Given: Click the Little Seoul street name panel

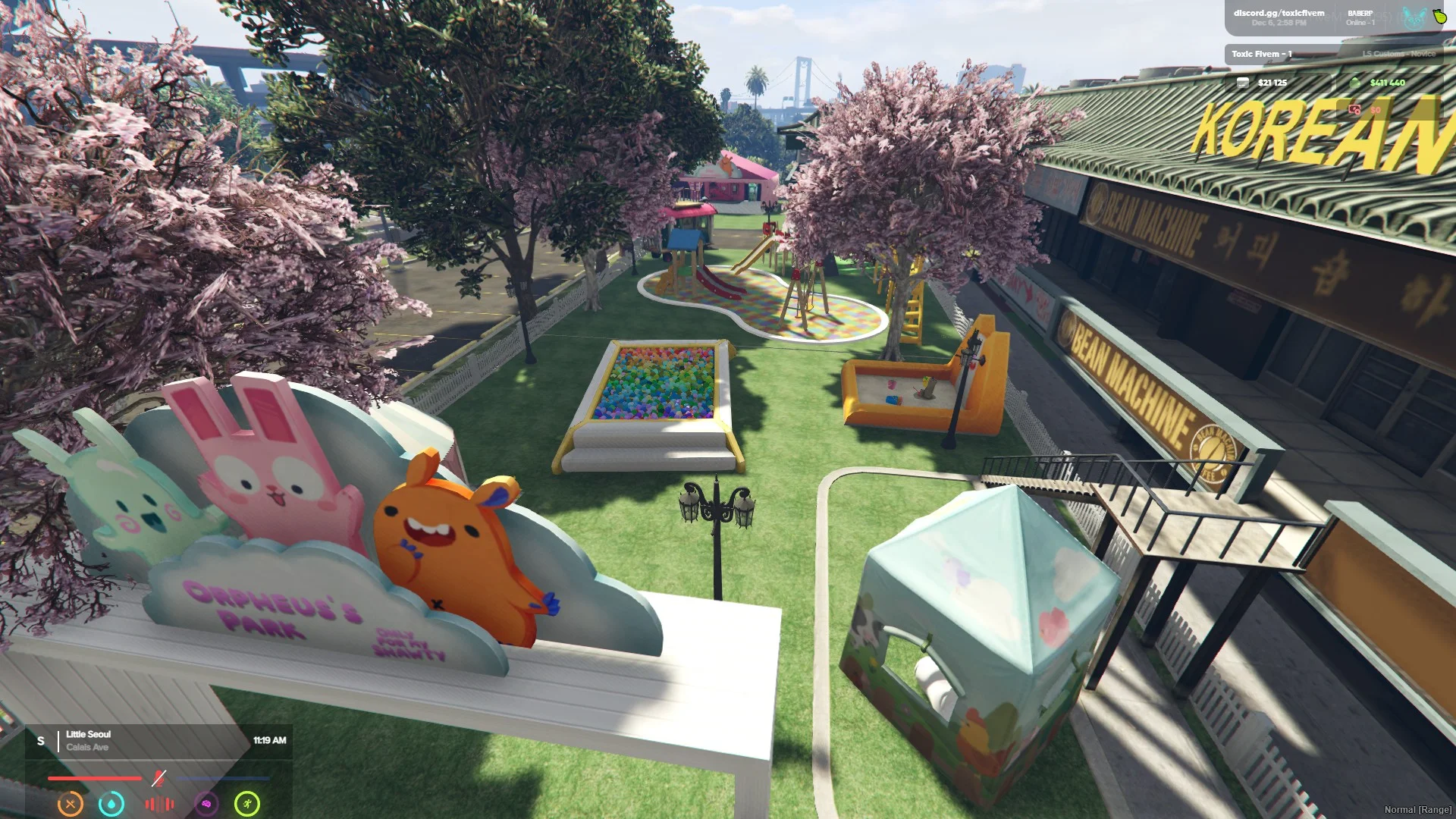Looking at the screenshot, I should pyautogui.click(x=88, y=740).
